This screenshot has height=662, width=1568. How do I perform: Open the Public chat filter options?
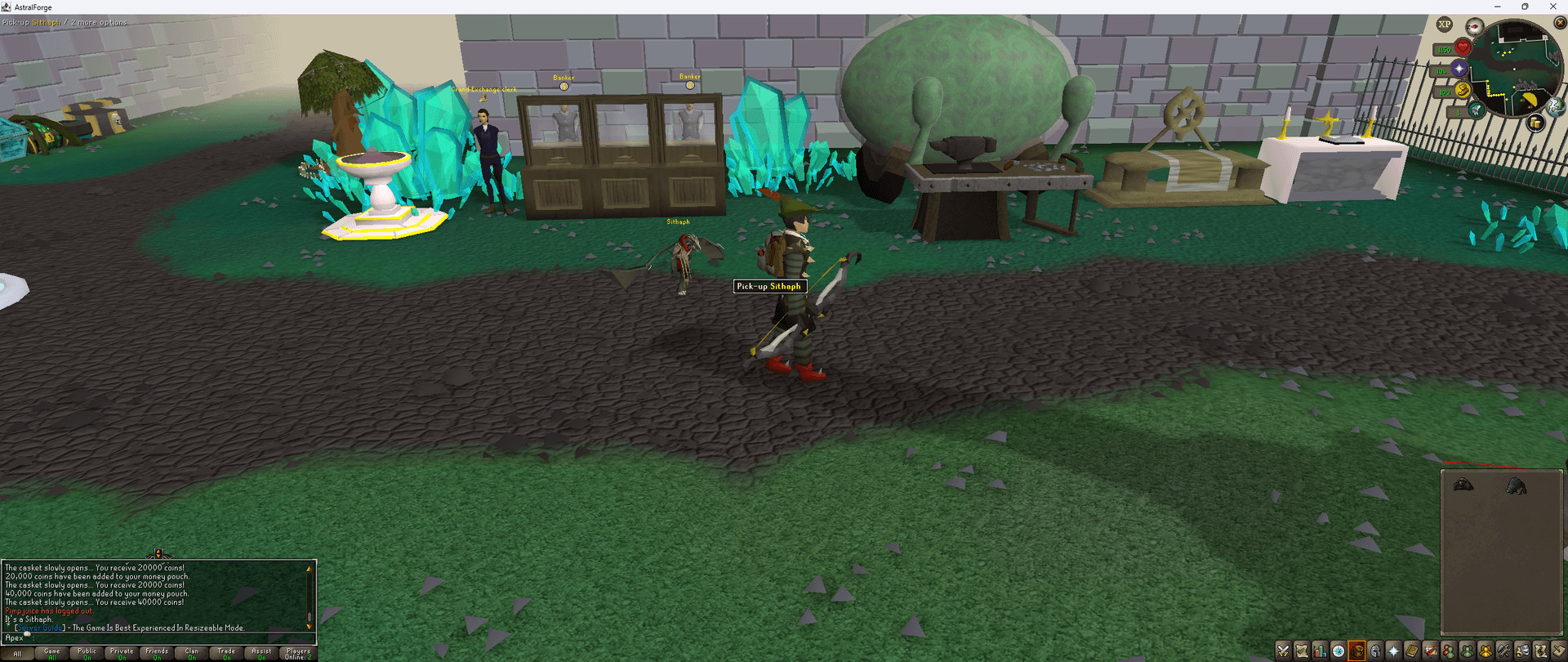(87, 653)
